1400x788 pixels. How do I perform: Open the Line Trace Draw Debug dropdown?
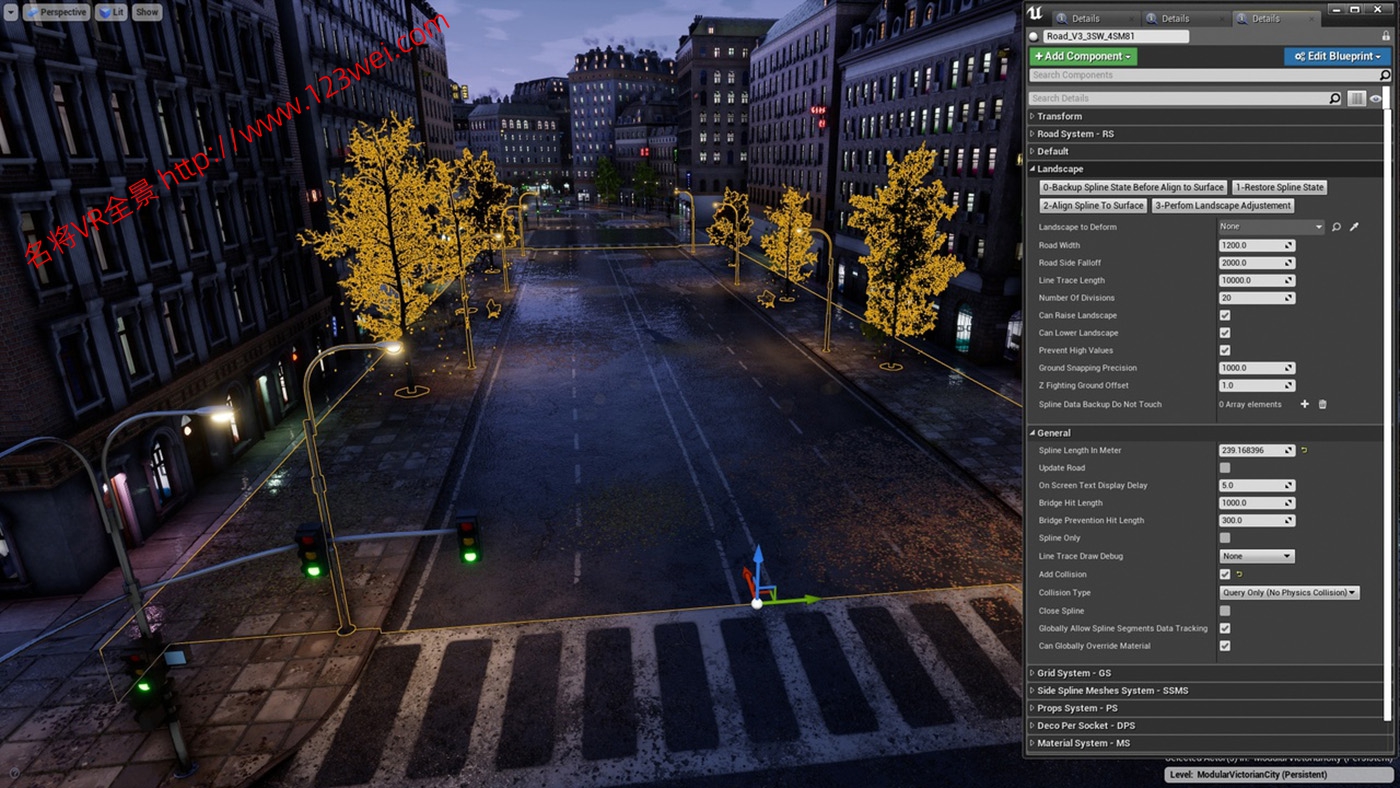tap(1256, 556)
